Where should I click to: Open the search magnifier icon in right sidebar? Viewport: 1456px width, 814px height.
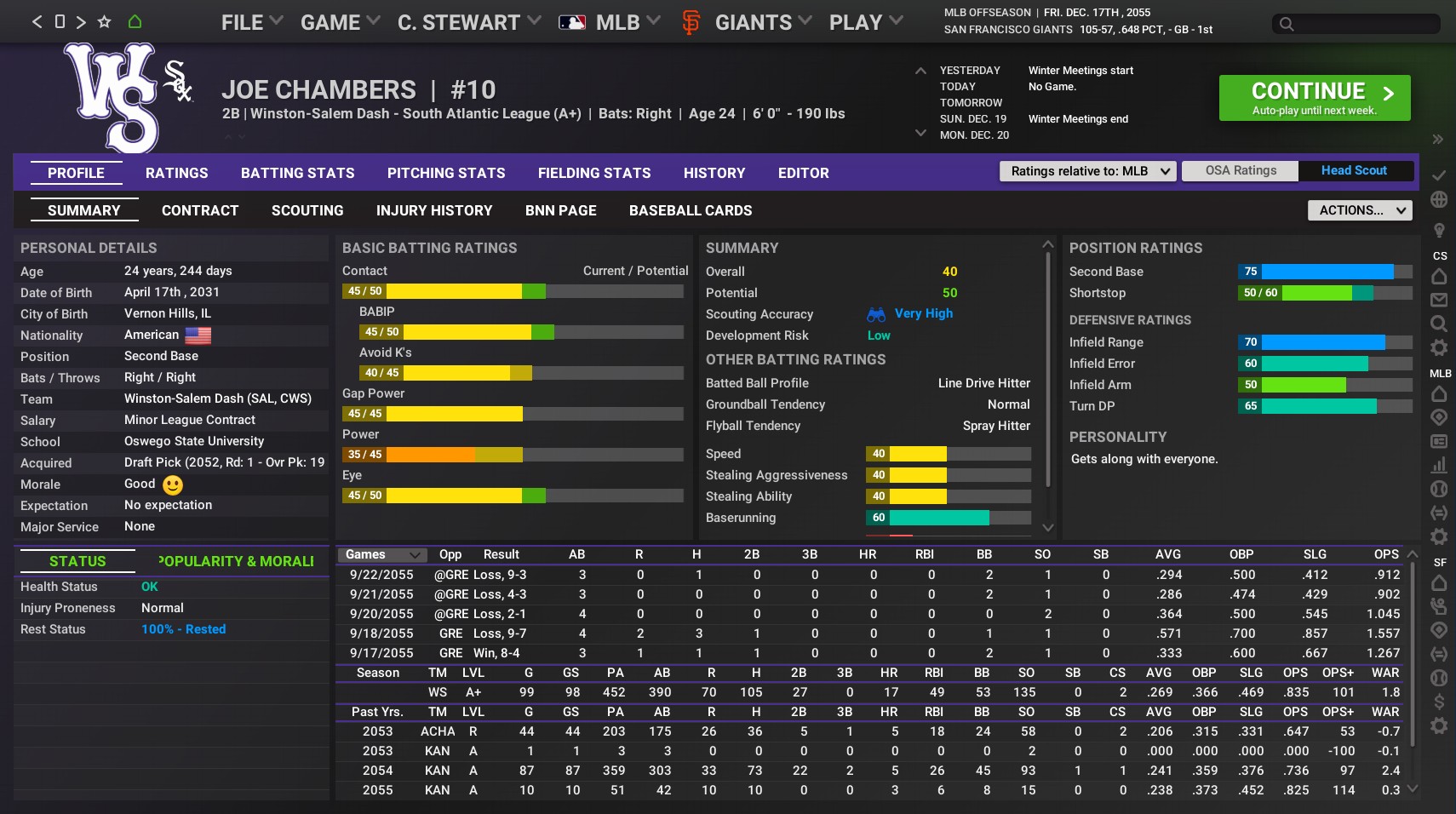(1439, 324)
